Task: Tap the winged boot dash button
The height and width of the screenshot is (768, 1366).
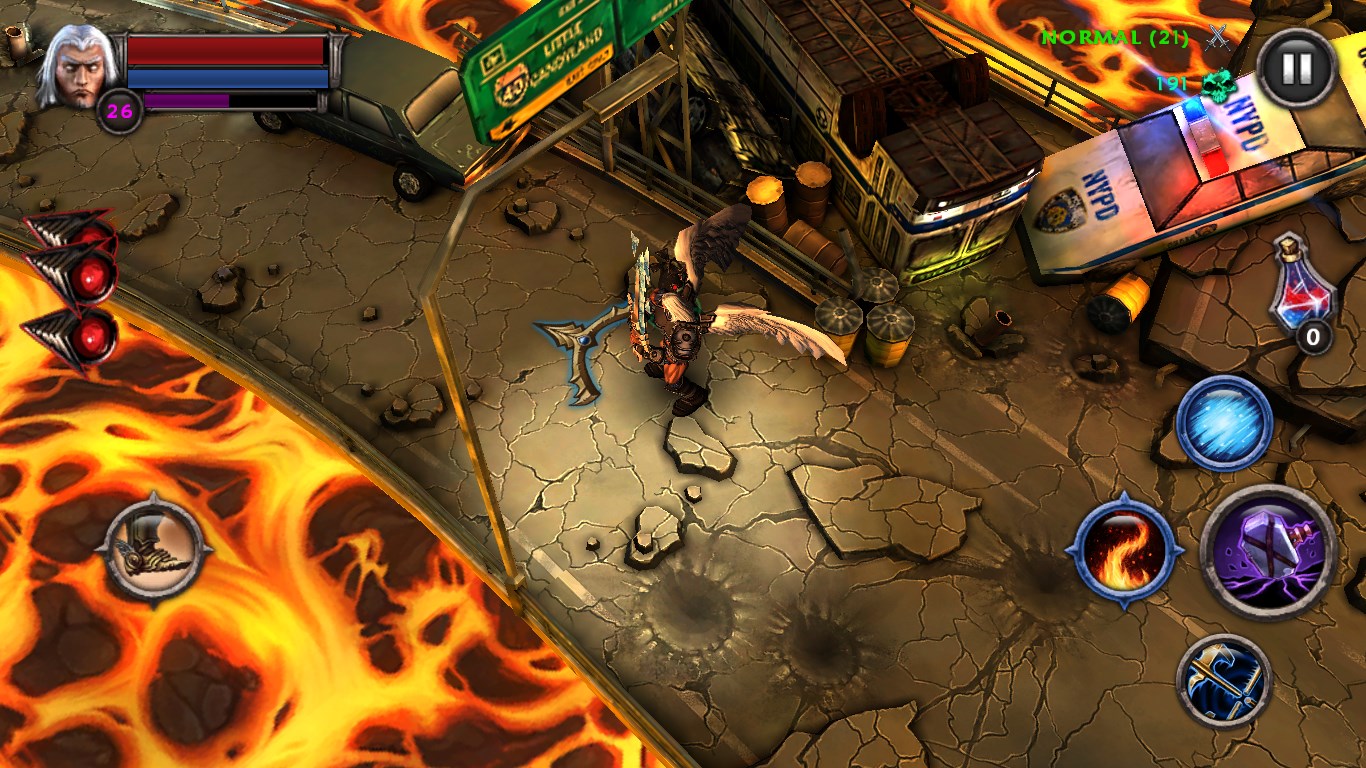Action: click(156, 548)
